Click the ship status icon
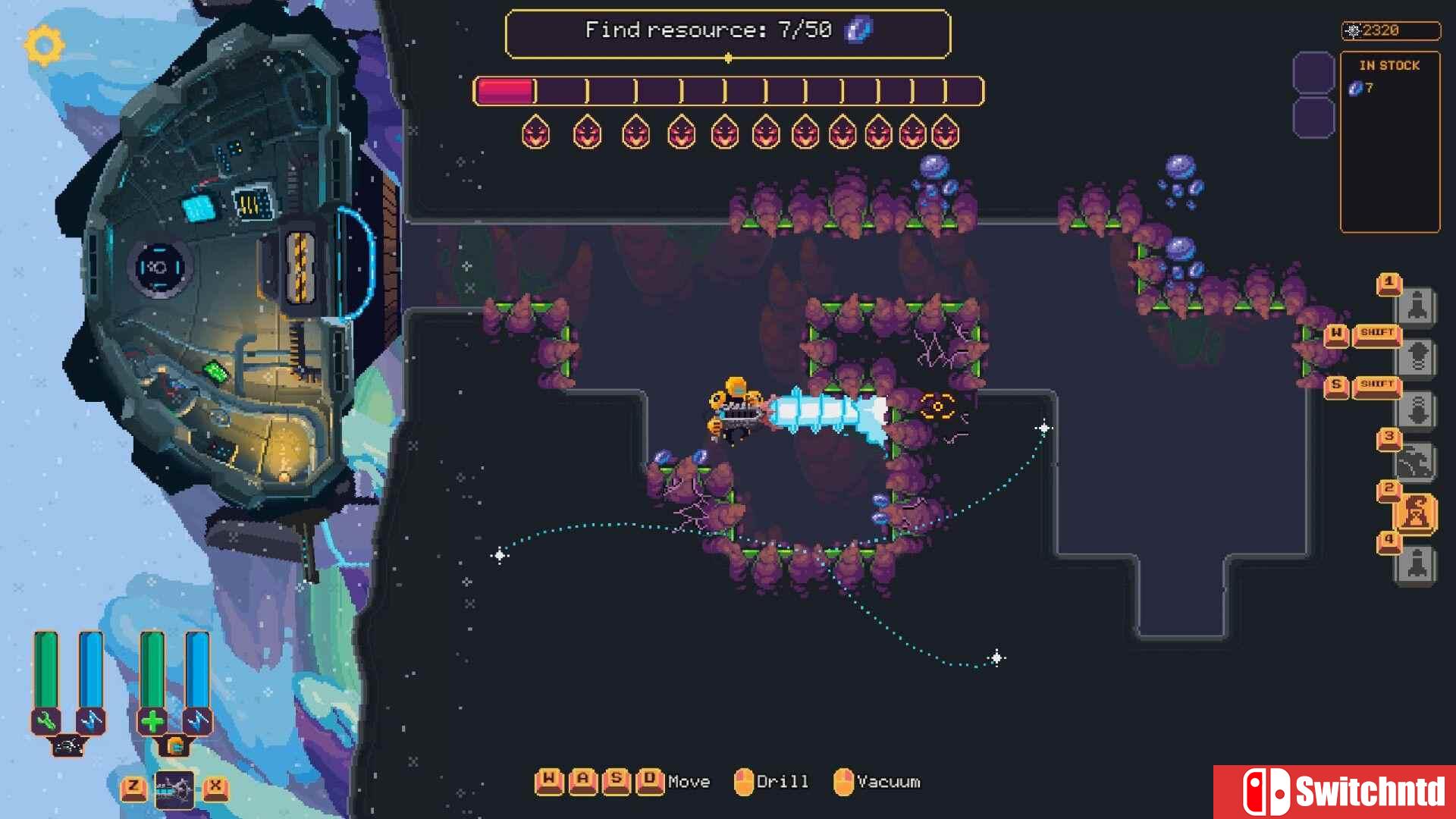The width and height of the screenshot is (1456, 819). 68,746
